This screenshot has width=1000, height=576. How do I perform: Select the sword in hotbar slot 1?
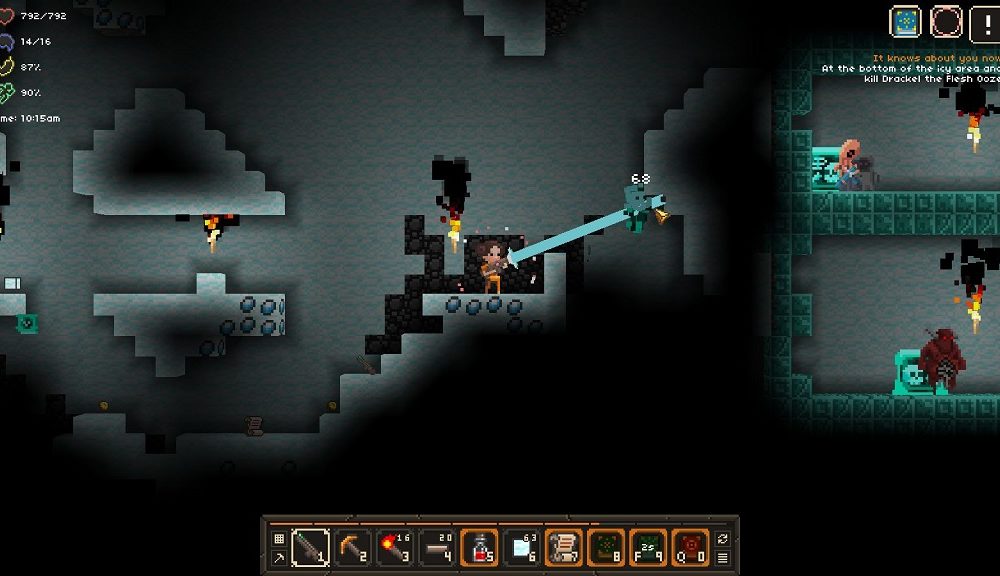click(x=310, y=547)
